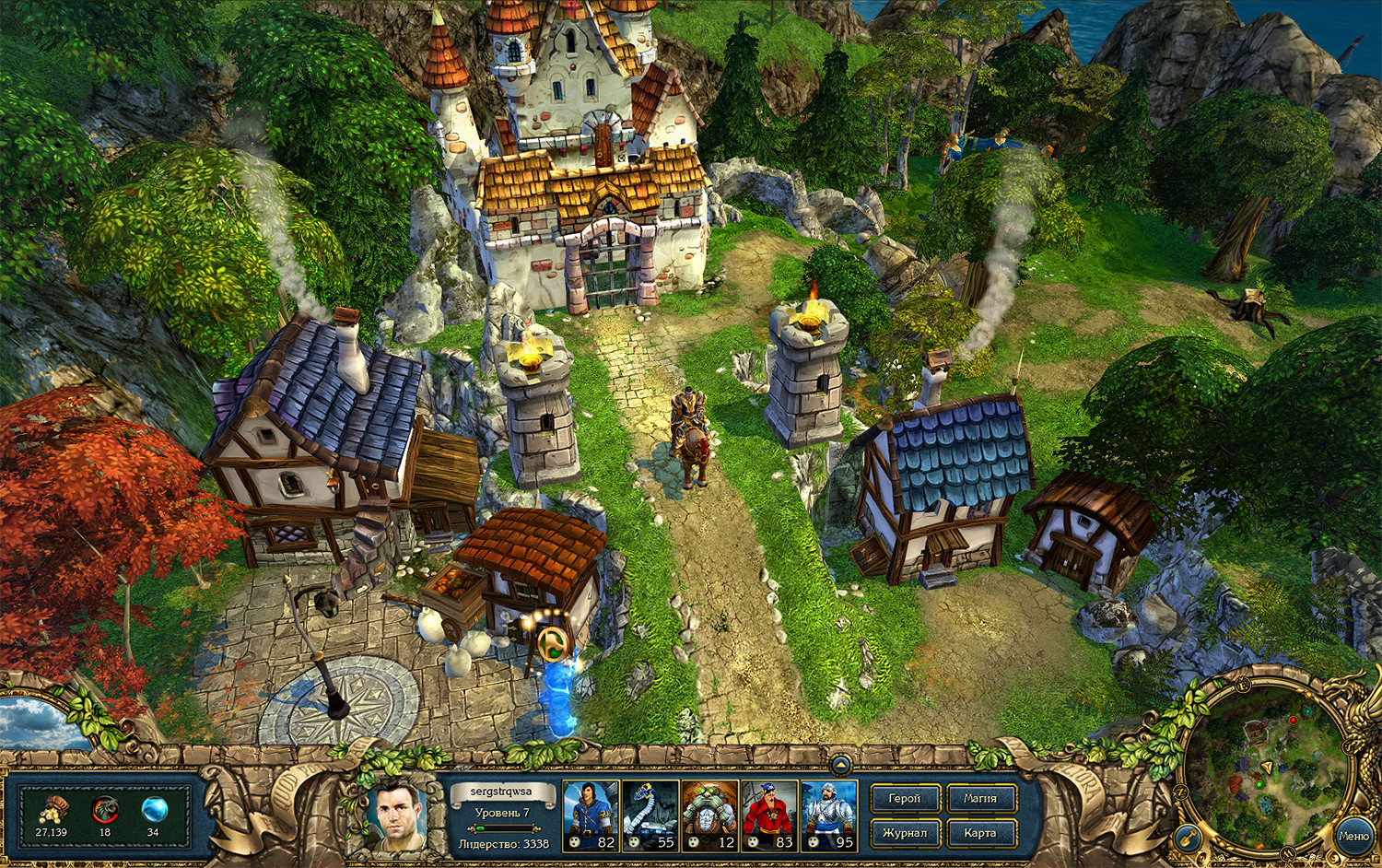This screenshot has width=1382, height=868.
Task: Click the round Меню button
Action: click(x=1353, y=836)
